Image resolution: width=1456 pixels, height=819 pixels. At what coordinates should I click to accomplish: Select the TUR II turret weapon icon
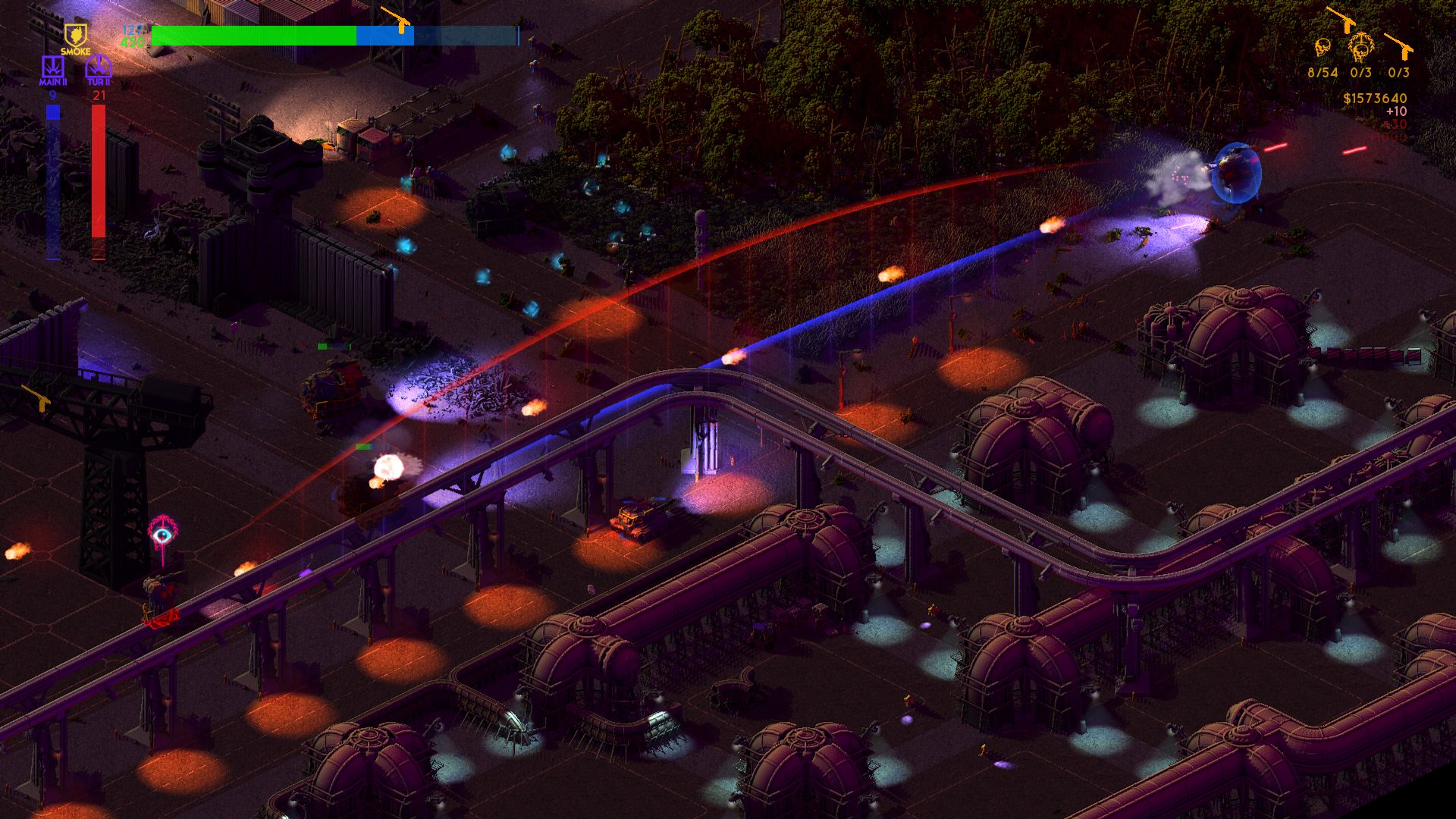click(98, 65)
